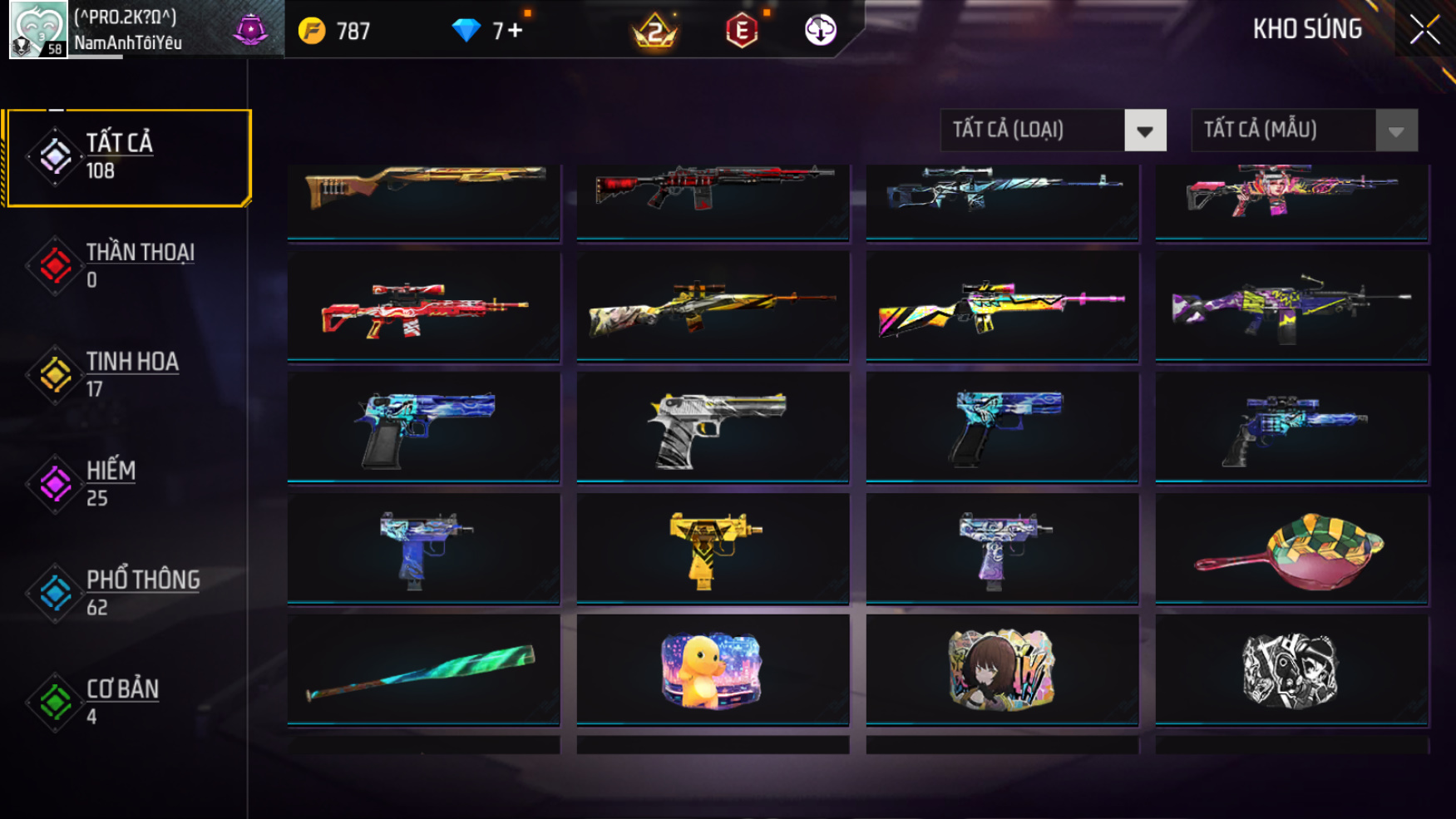Open the player profile avatar
Image resolution: width=1456 pixels, height=819 pixels.
point(38,29)
